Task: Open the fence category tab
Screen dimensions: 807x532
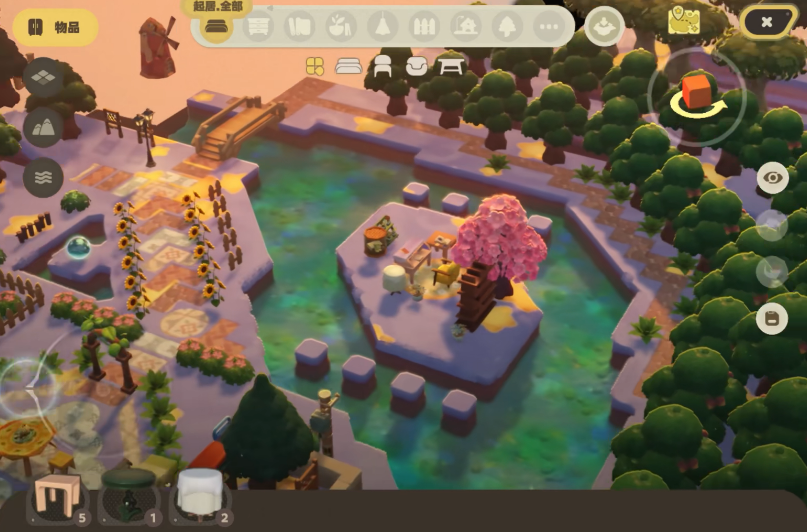Action: click(425, 27)
